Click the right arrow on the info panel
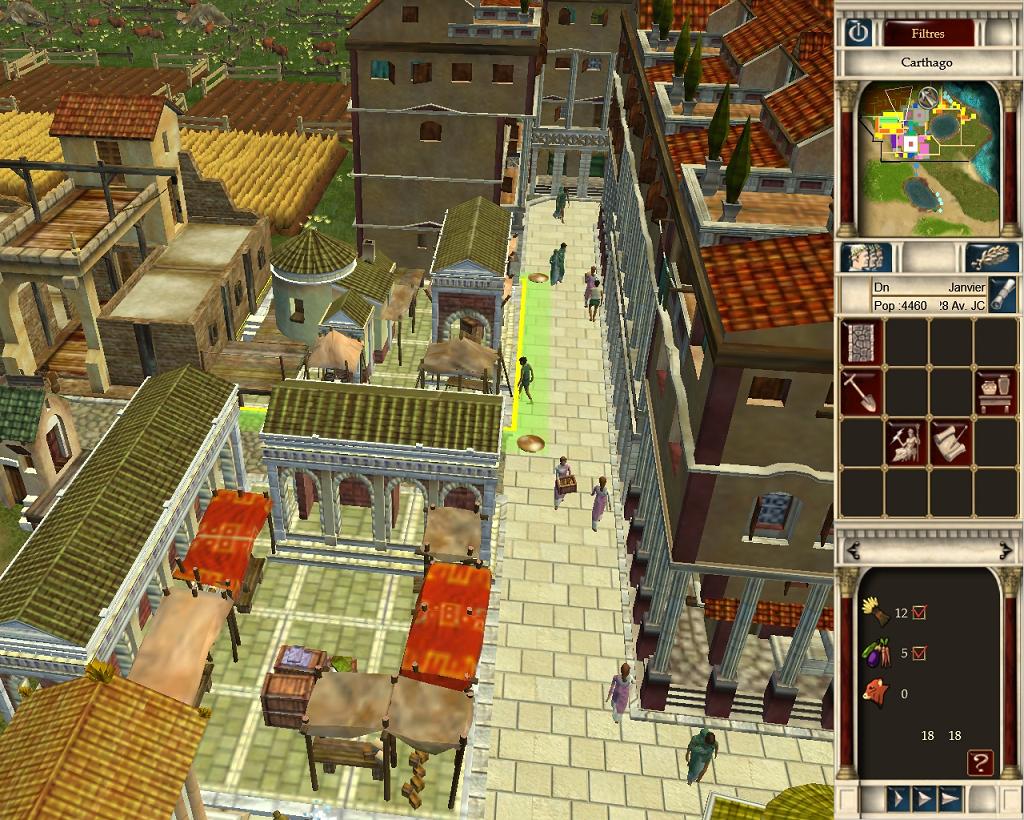Image resolution: width=1024 pixels, height=820 pixels. pos(1005,550)
